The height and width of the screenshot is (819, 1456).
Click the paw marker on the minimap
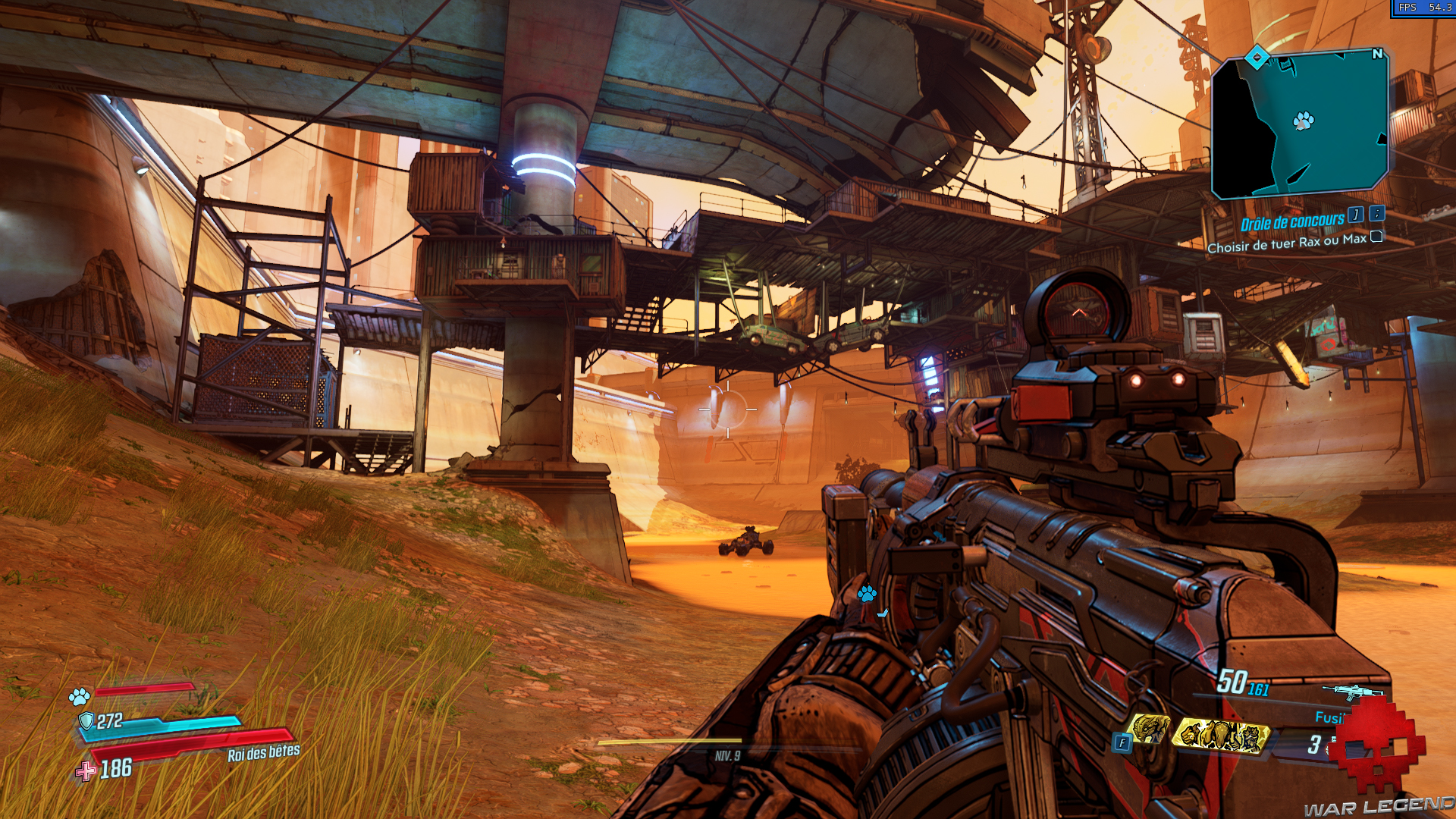[x=1303, y=119]
